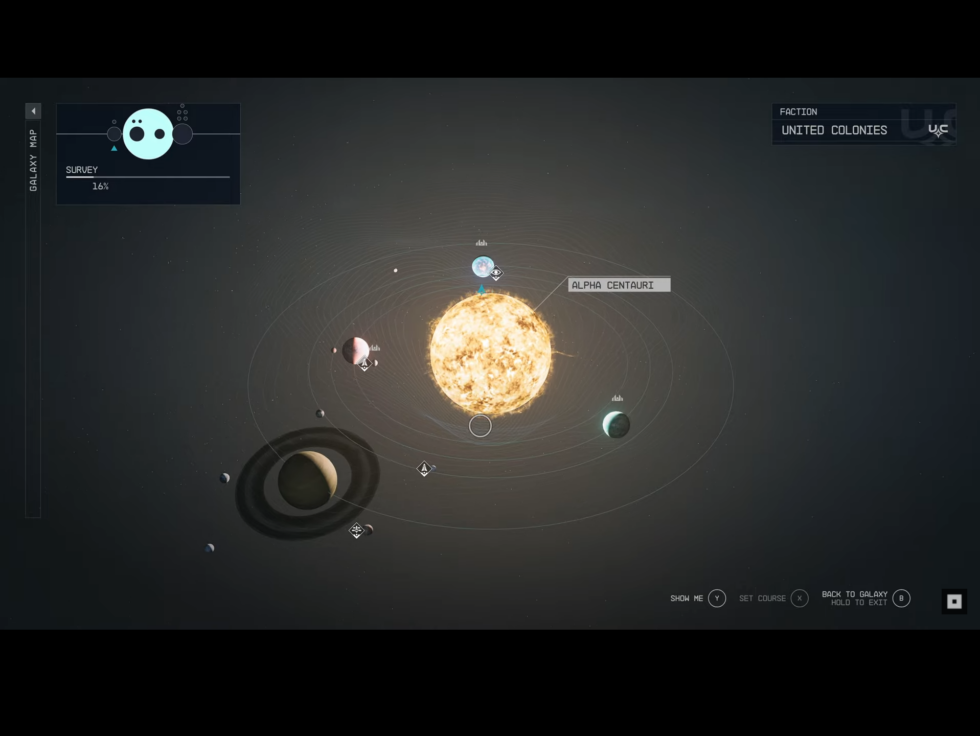980x736 pixels.
Task: Click the white square stop button
Action: point(954,601)
